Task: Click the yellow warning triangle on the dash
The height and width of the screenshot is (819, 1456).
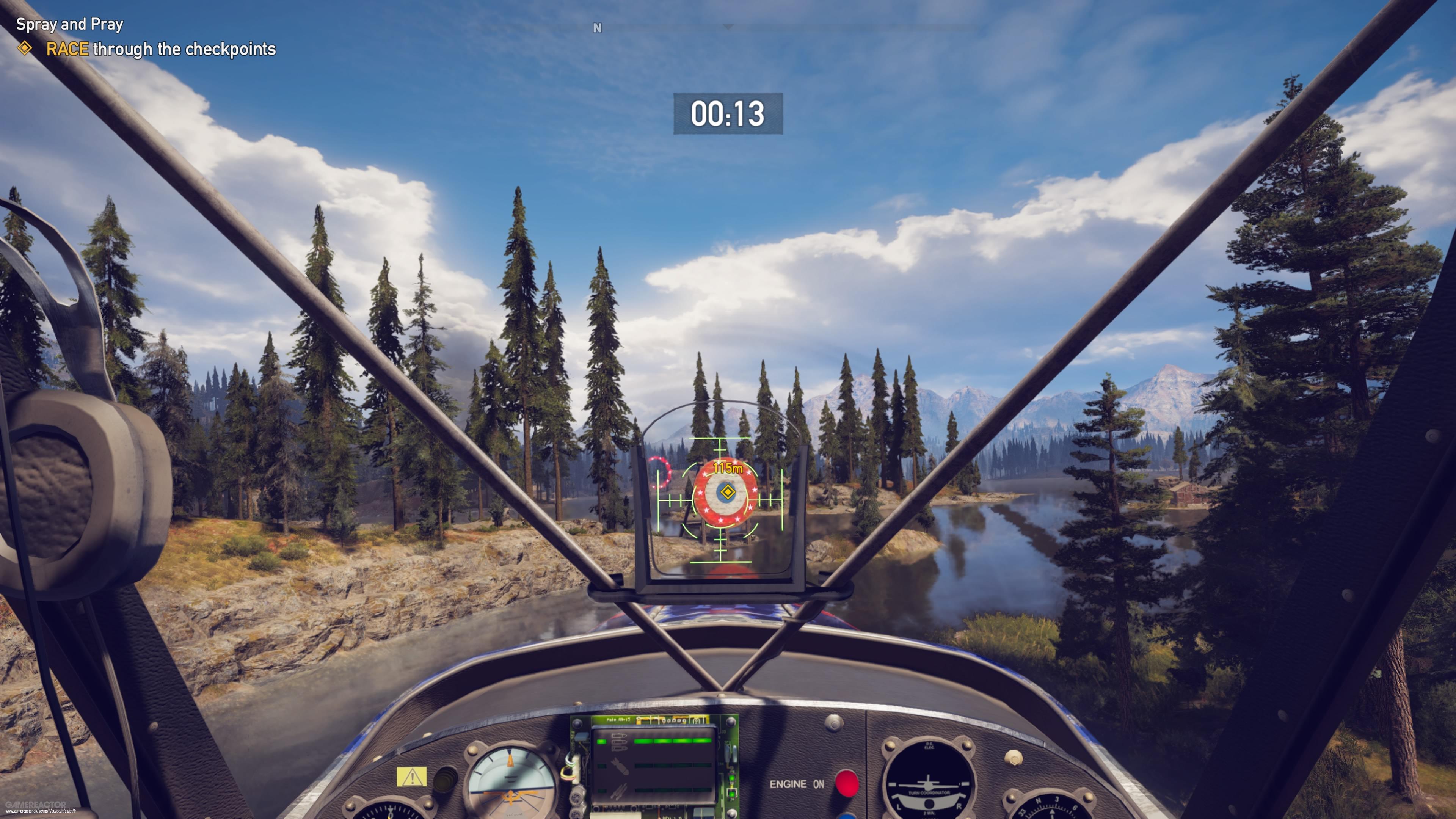Action: pyautogui.click(x=412, y=777)
